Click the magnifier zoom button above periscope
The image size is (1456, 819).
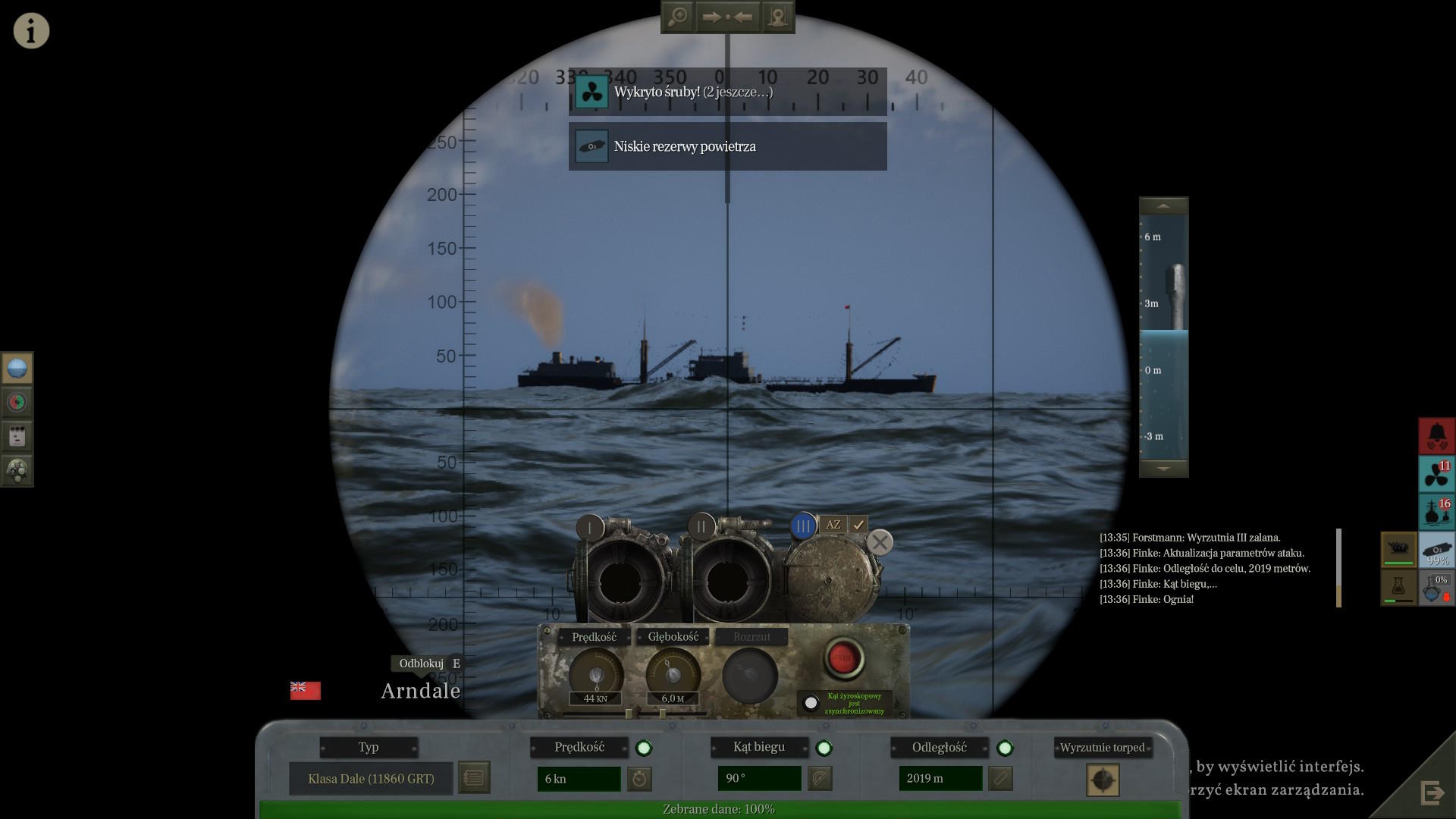(x=677, y=17)
